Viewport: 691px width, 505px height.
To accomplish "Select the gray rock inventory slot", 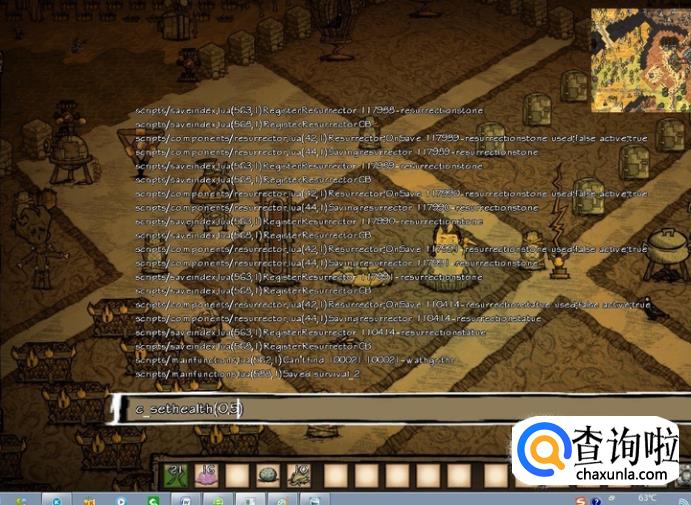I will pos(269,475).
